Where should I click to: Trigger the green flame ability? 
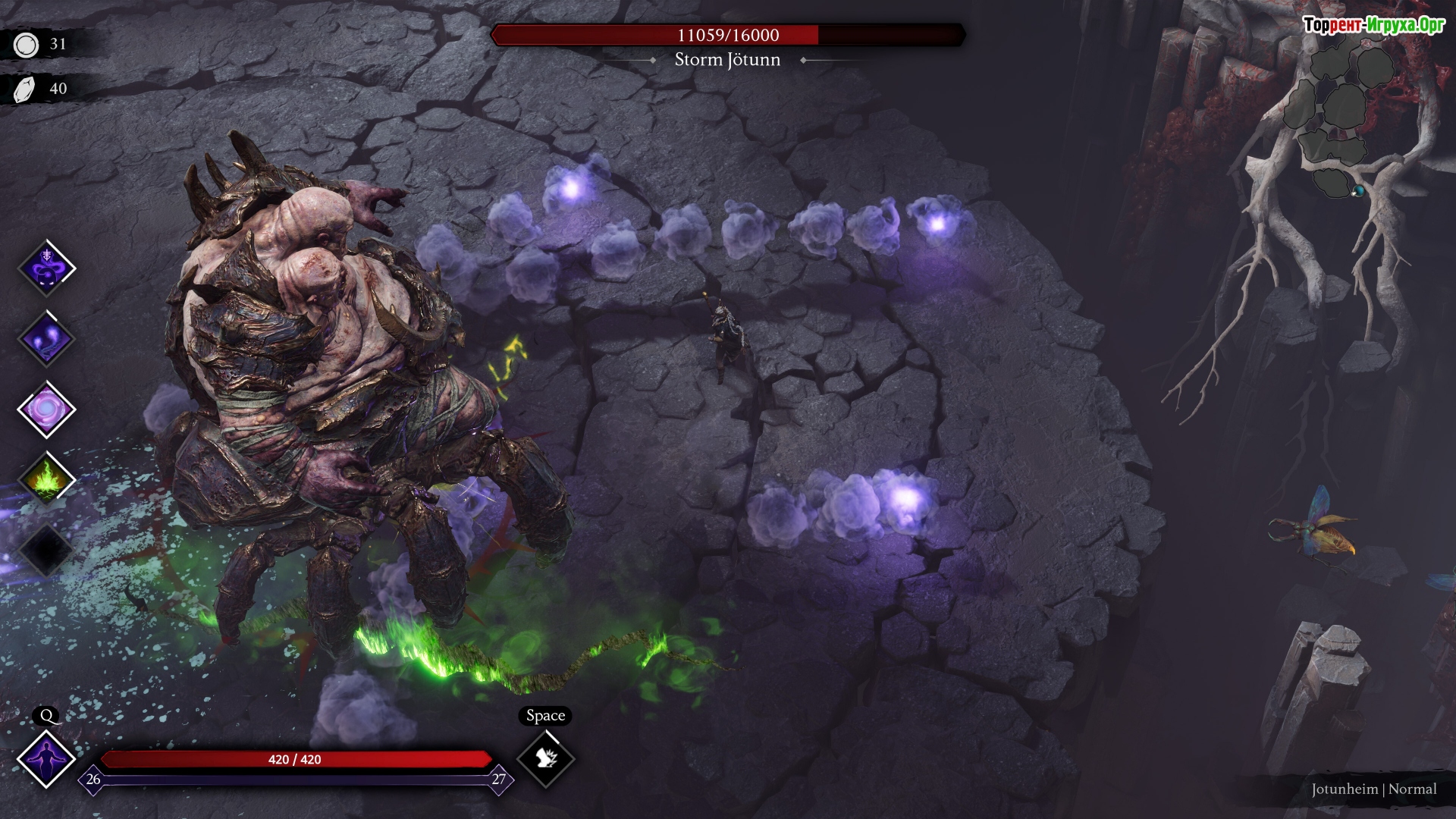click(x=47, y=480)
